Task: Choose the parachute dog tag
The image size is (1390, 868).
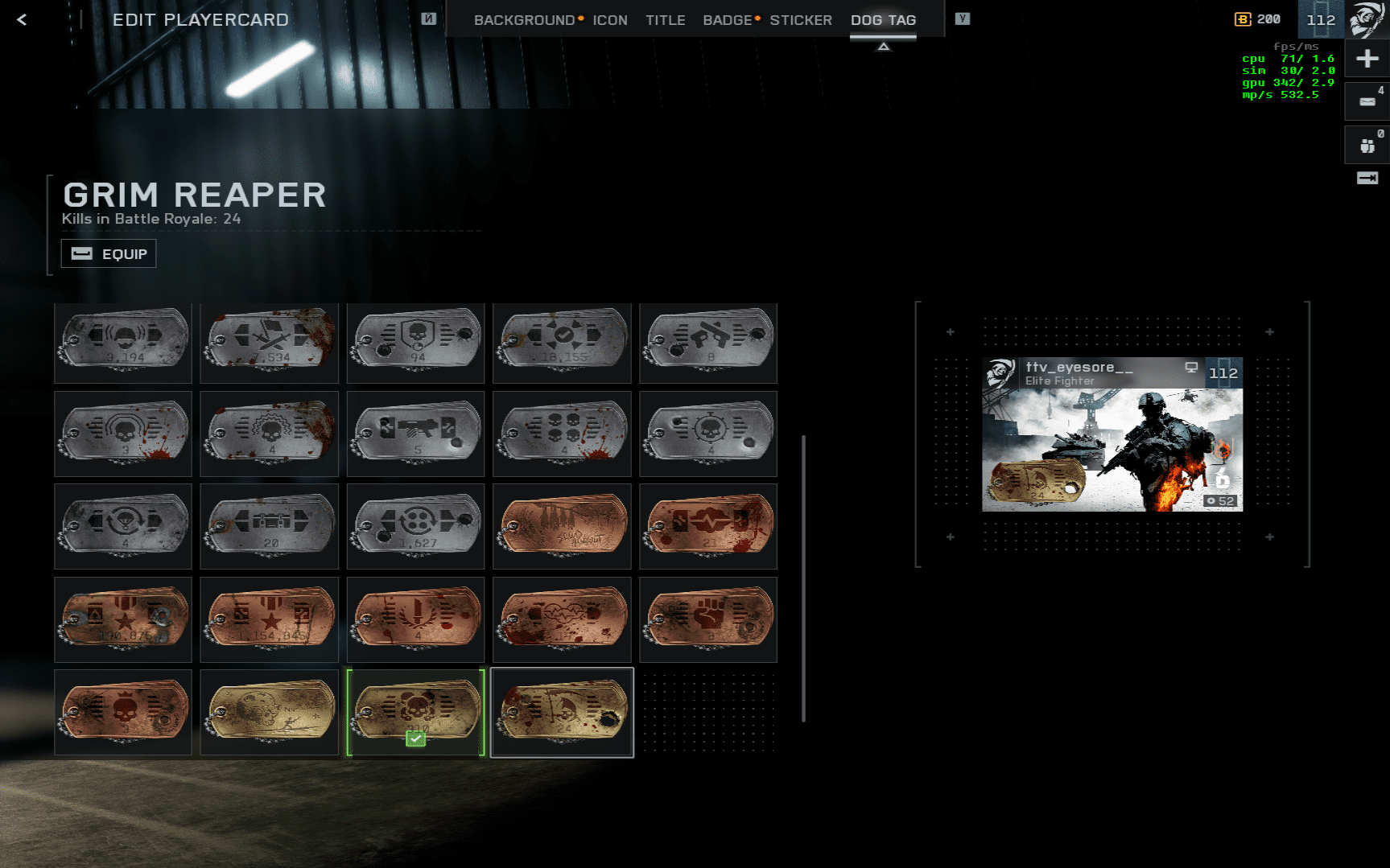Action: (x=123, y=526)
